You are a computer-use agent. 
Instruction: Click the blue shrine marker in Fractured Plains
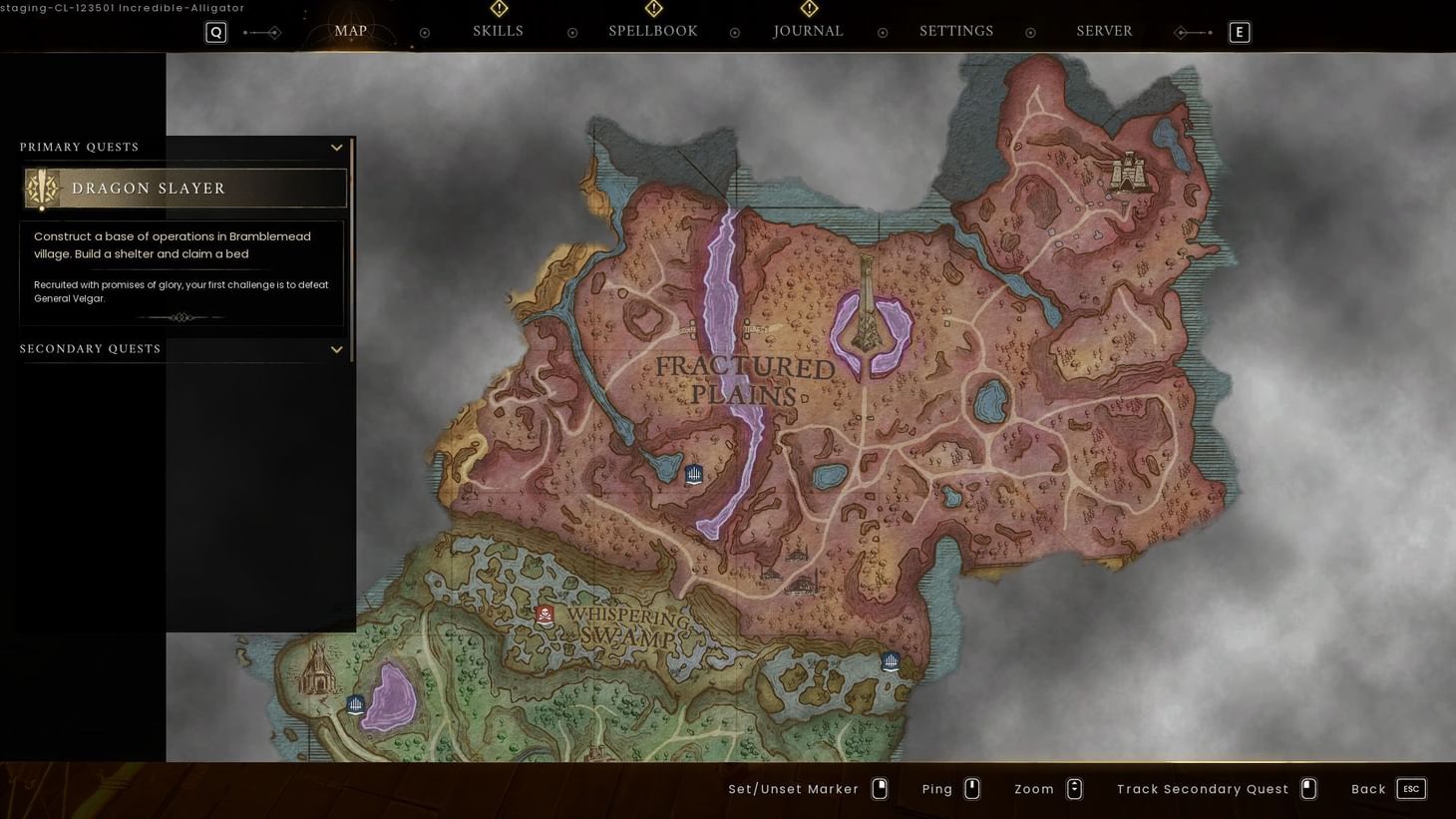(x=694, y=474)
